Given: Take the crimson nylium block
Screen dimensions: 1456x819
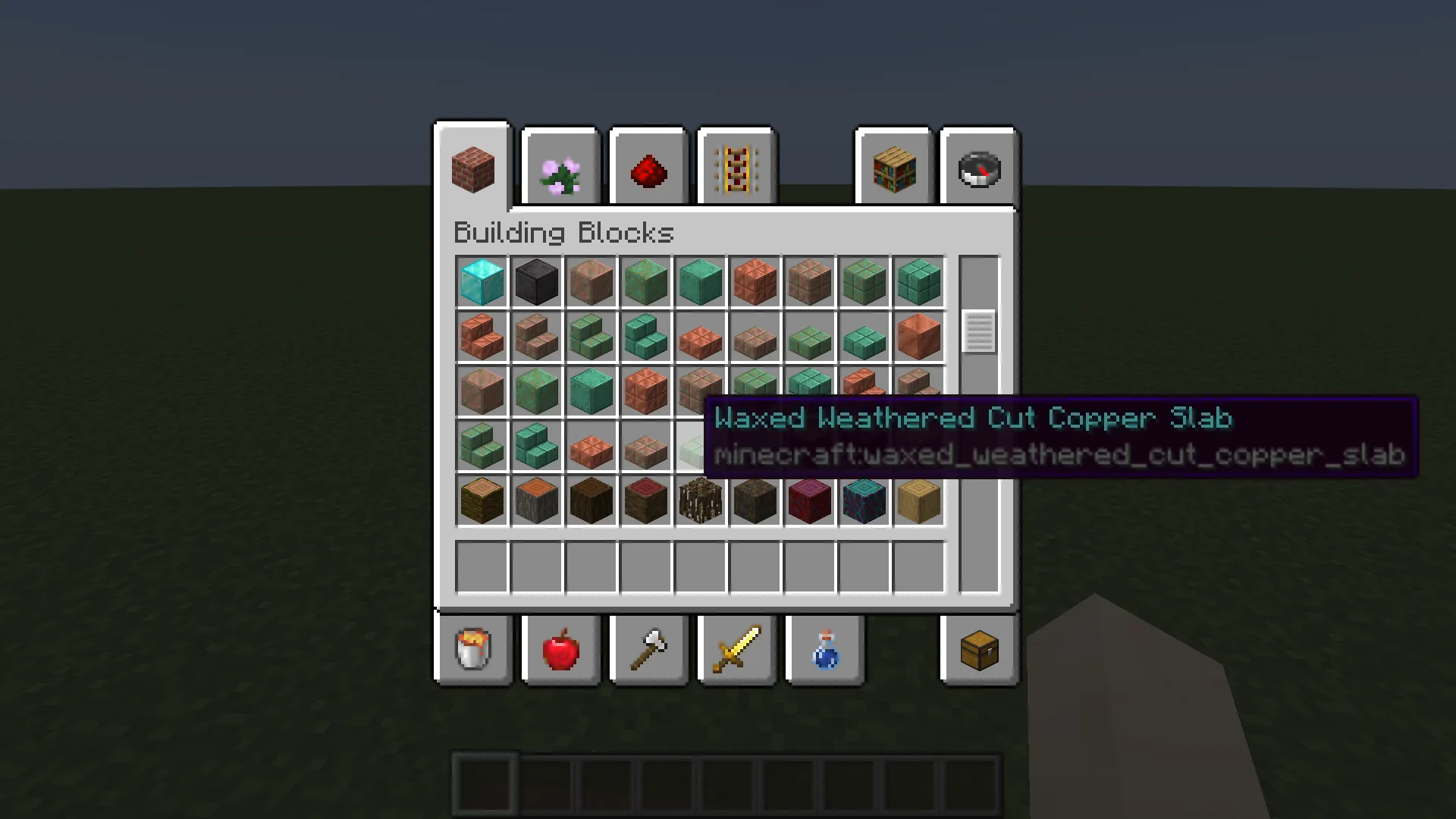Looking at the screenshot, I should coord(809,500).
